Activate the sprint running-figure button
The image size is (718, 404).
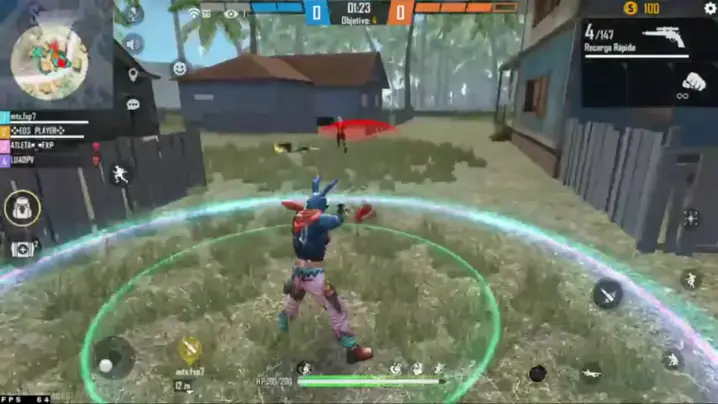121,174
